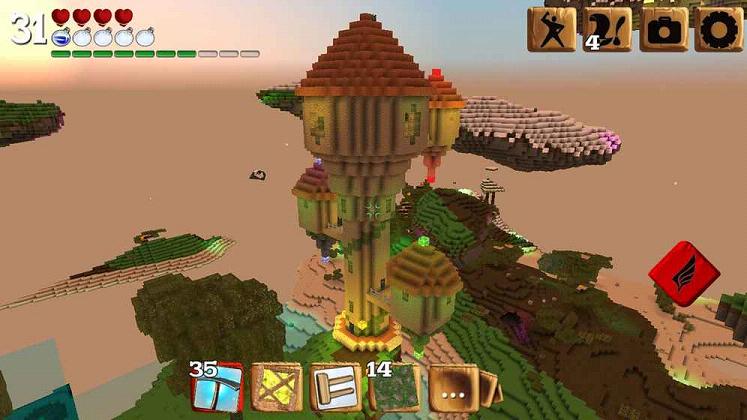Open the character menu with the figure icon
Viewport: 747px width, 420px height.
[552, 29]
